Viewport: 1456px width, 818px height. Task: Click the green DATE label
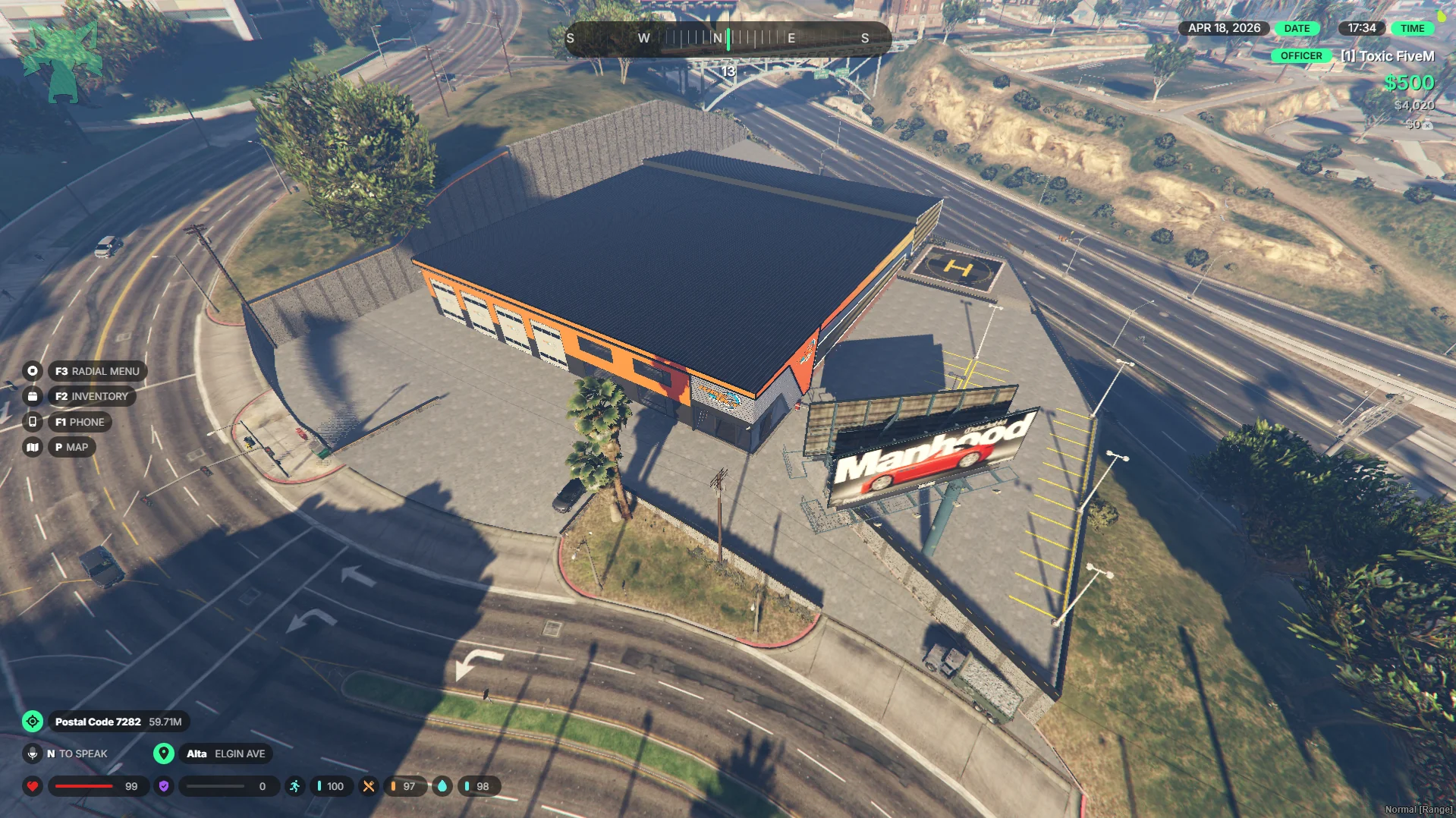tap(1297, 28)
